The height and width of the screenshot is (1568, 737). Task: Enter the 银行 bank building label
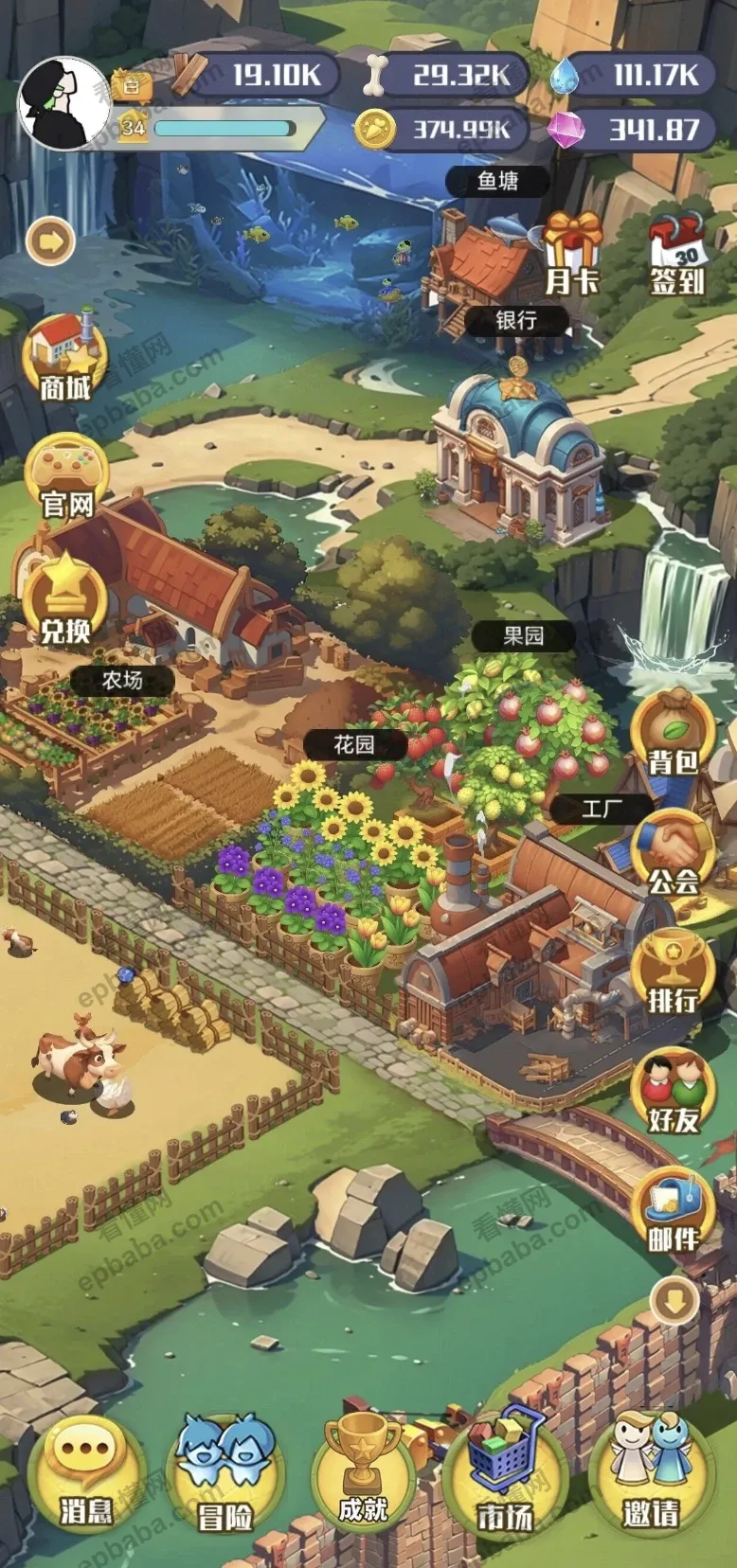point(516,320)
